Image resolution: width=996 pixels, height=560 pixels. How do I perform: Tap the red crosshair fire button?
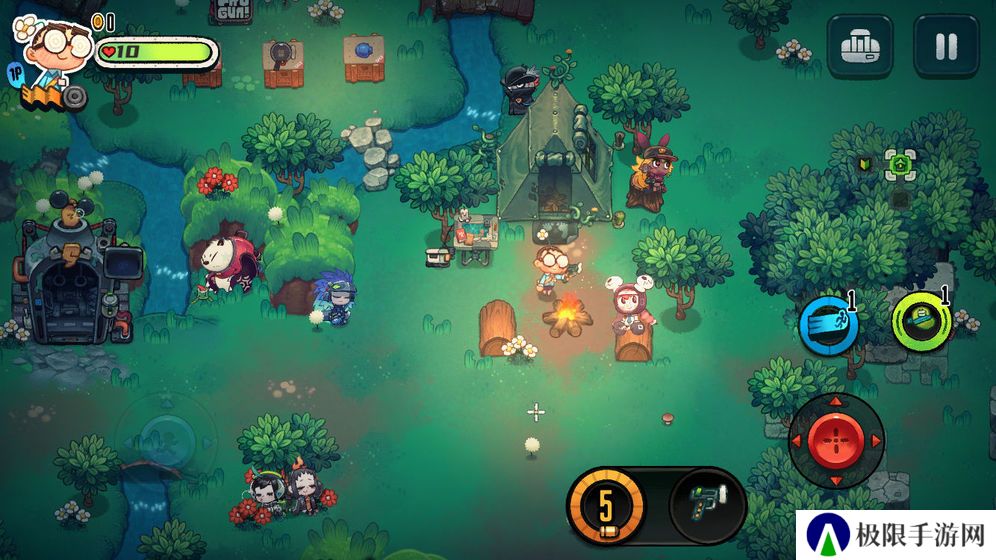836,439
